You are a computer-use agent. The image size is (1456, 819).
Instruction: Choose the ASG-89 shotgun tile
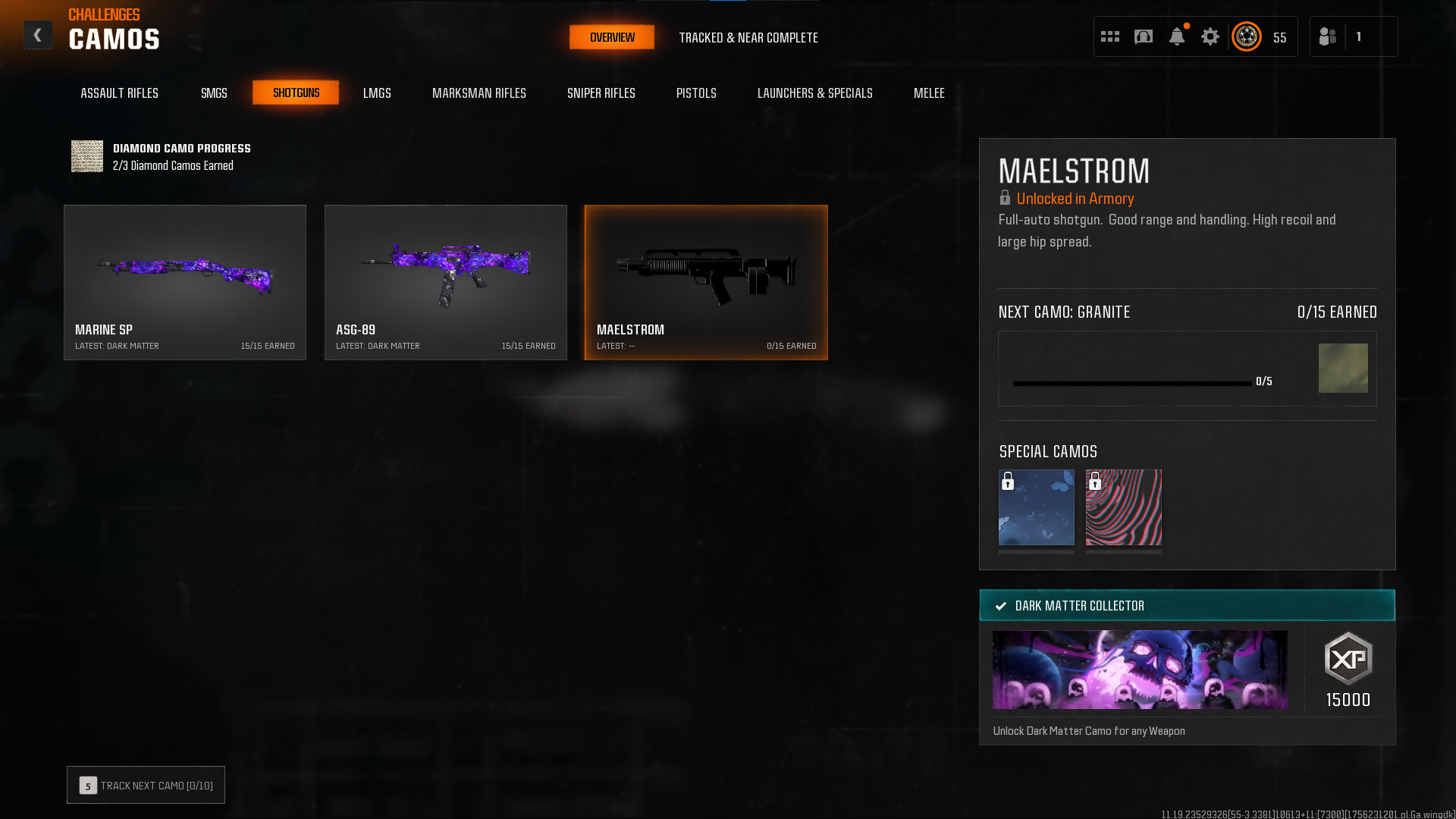(446, 282)
